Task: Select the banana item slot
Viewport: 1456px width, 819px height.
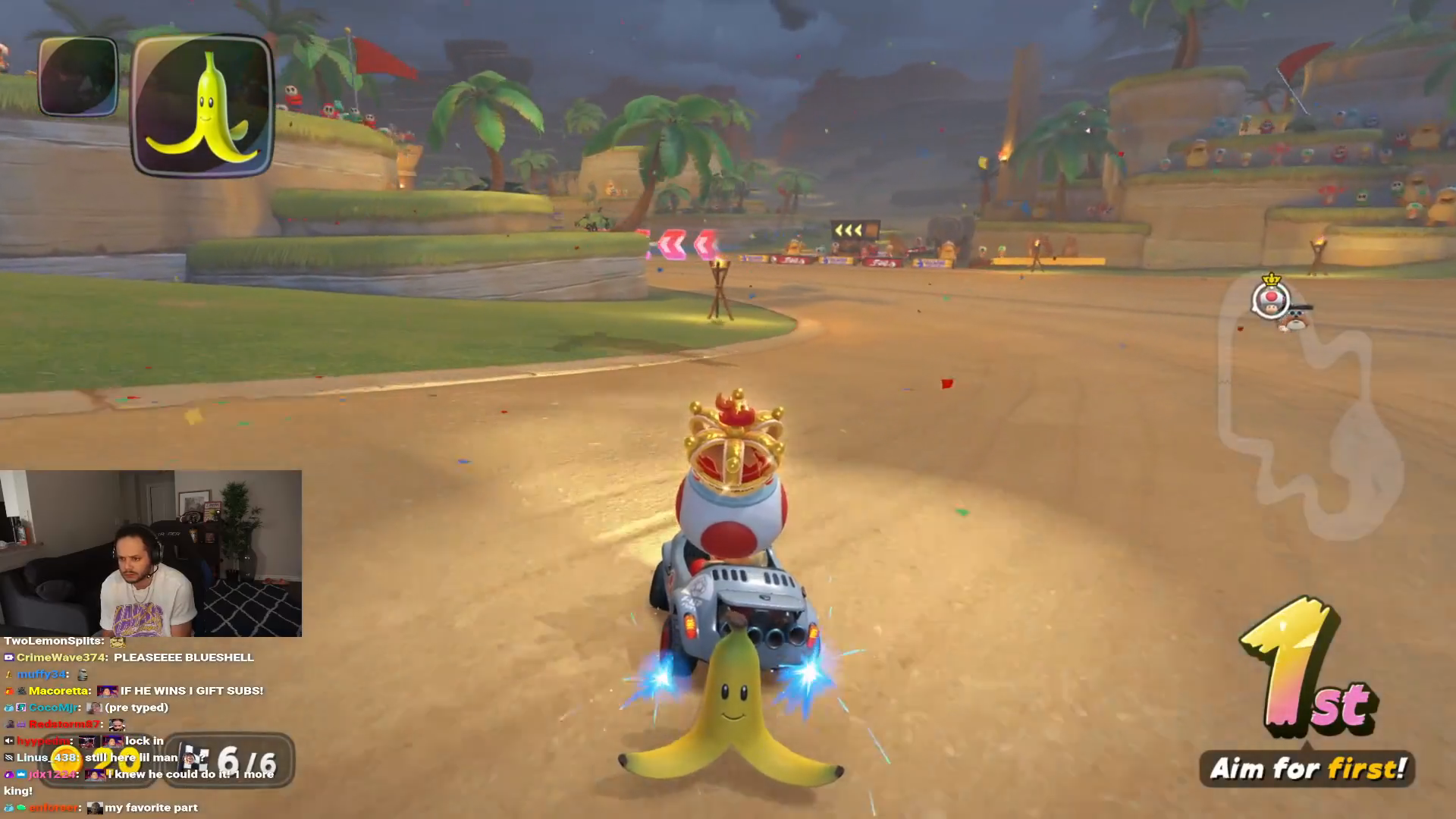Action: (x=202, y=105)
